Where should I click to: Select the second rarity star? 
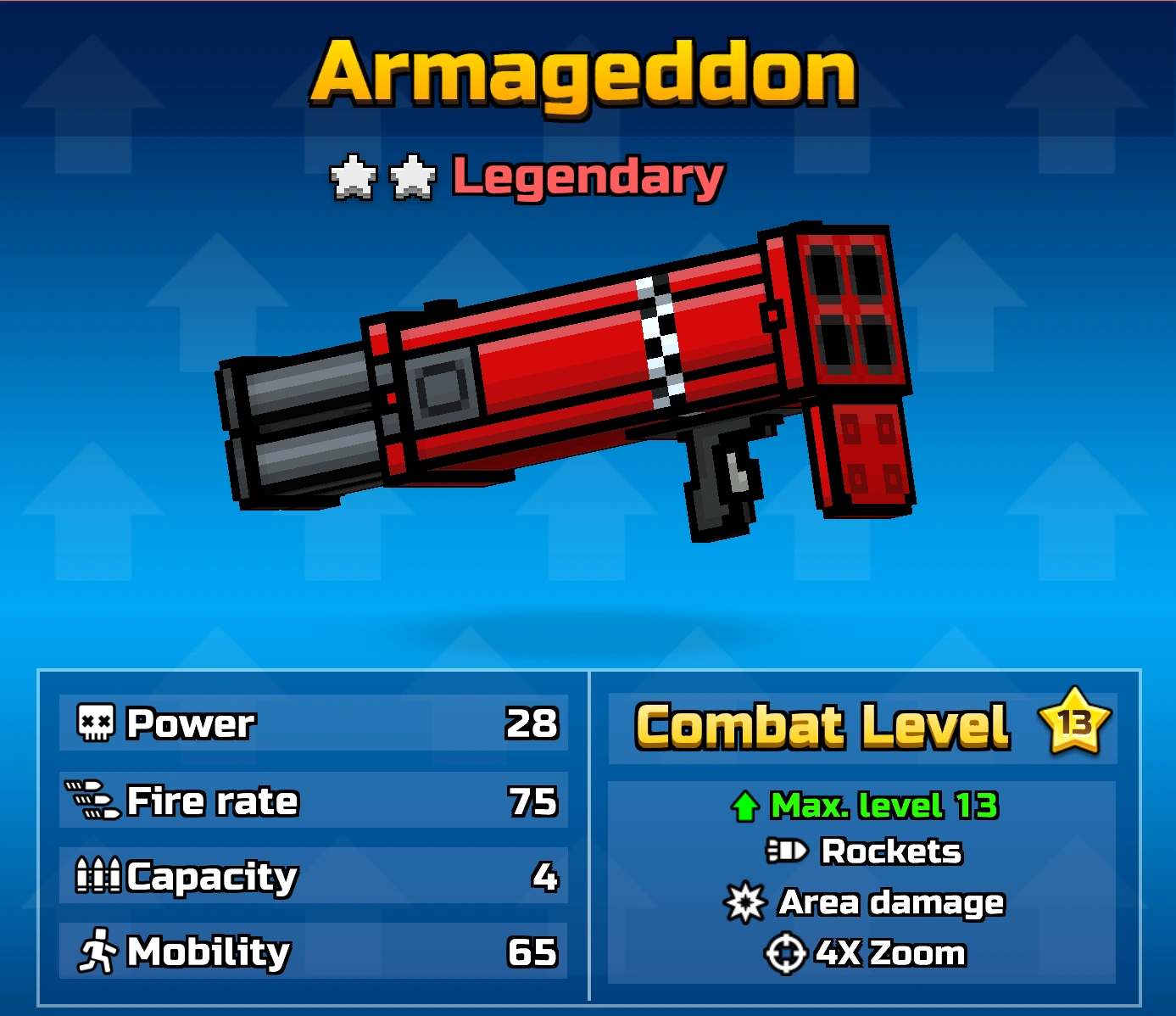click(x=413, y=176)
